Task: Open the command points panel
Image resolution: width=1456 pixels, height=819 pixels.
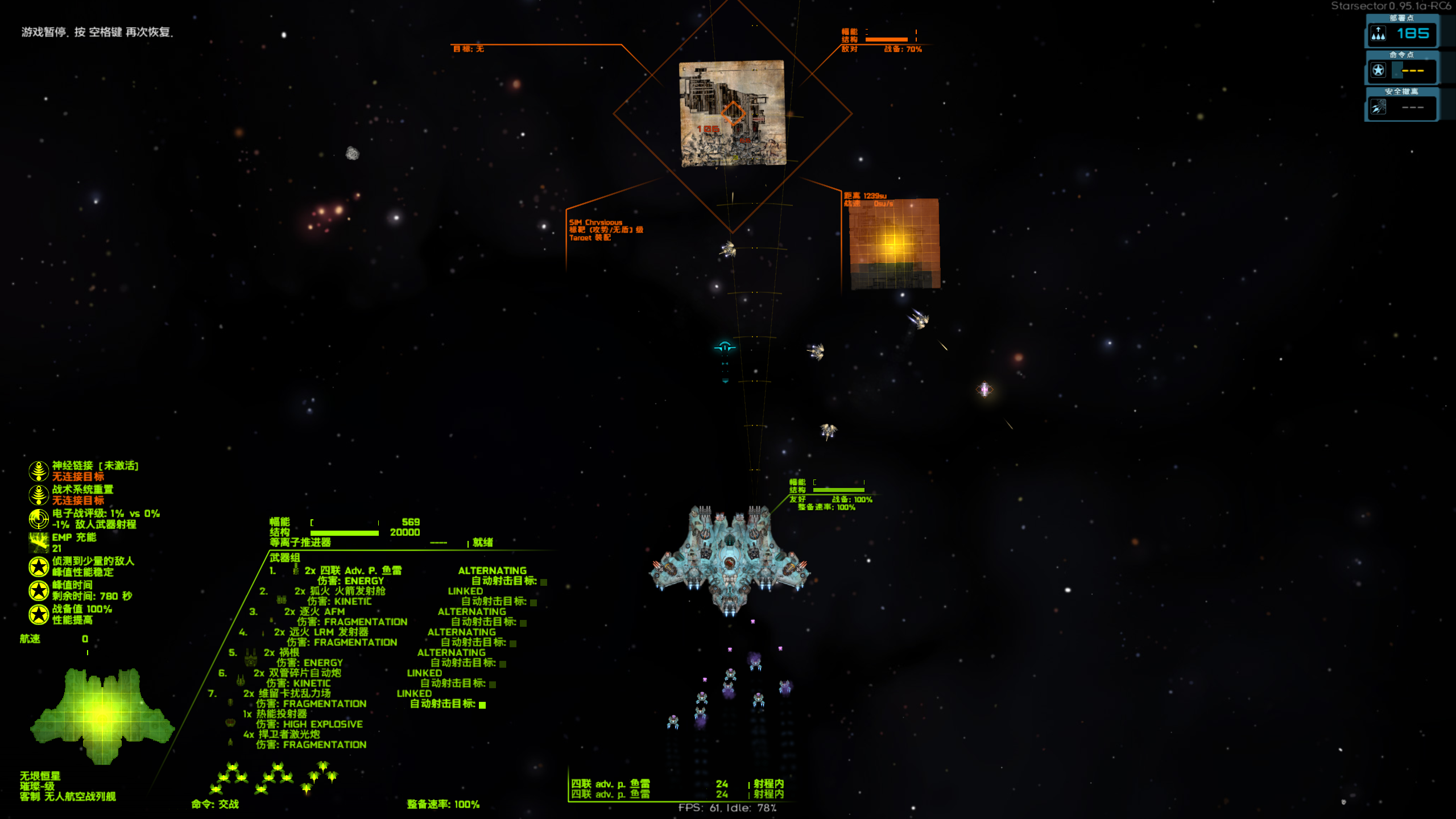Action: coord(1402,71)
